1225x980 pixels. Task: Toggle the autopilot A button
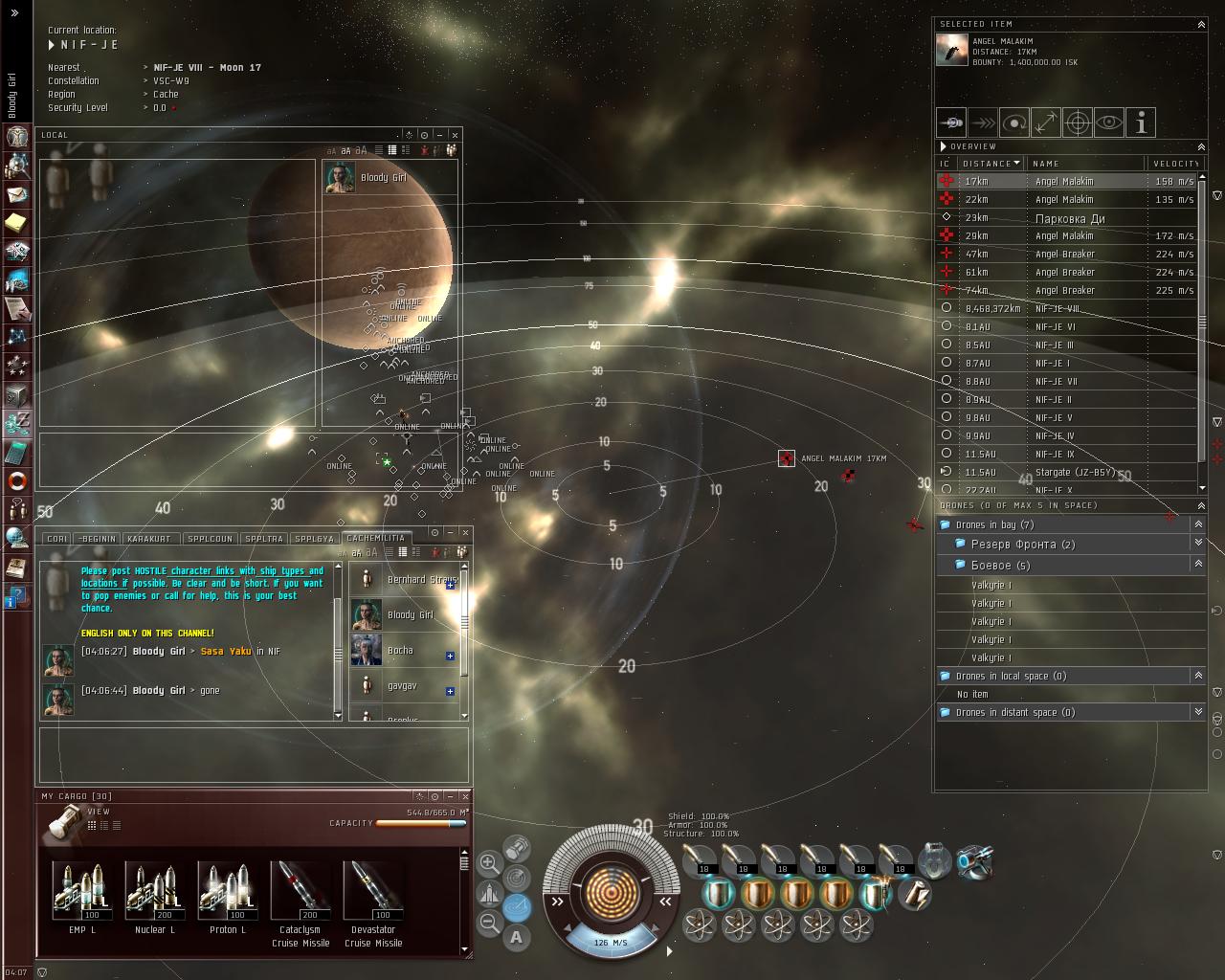[517, 937]
